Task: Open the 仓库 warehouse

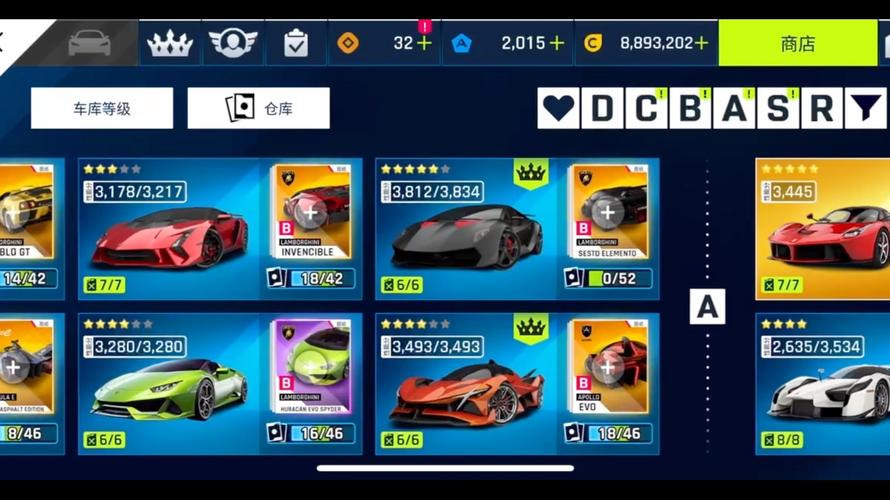Action: click(x=258, y=108)
